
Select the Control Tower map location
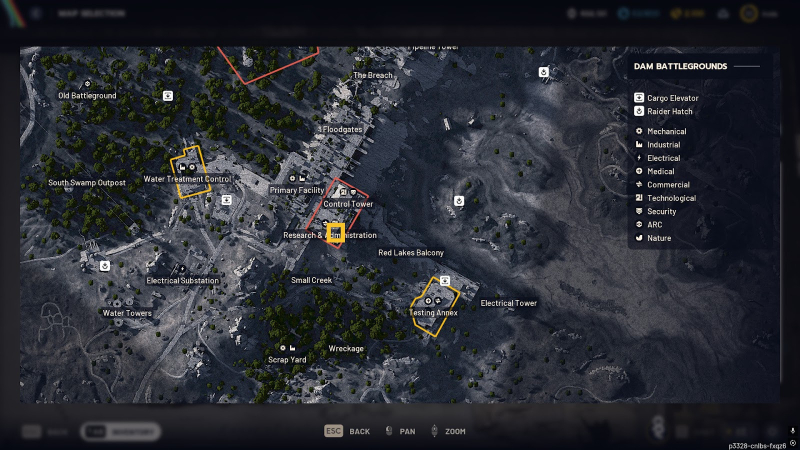[348, 204]
